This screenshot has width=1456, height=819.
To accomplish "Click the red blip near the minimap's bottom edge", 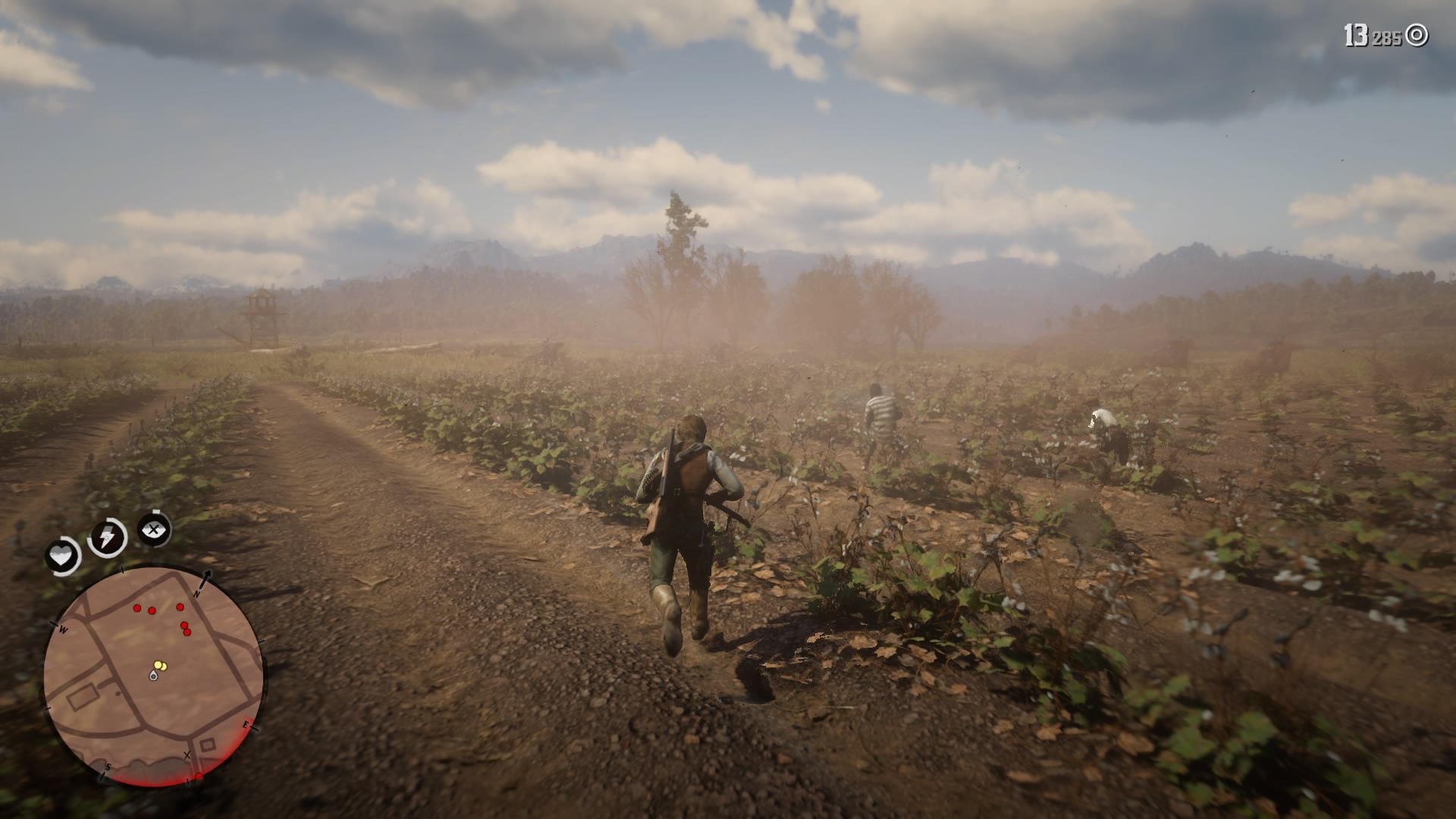I will (x=199, y=776).
